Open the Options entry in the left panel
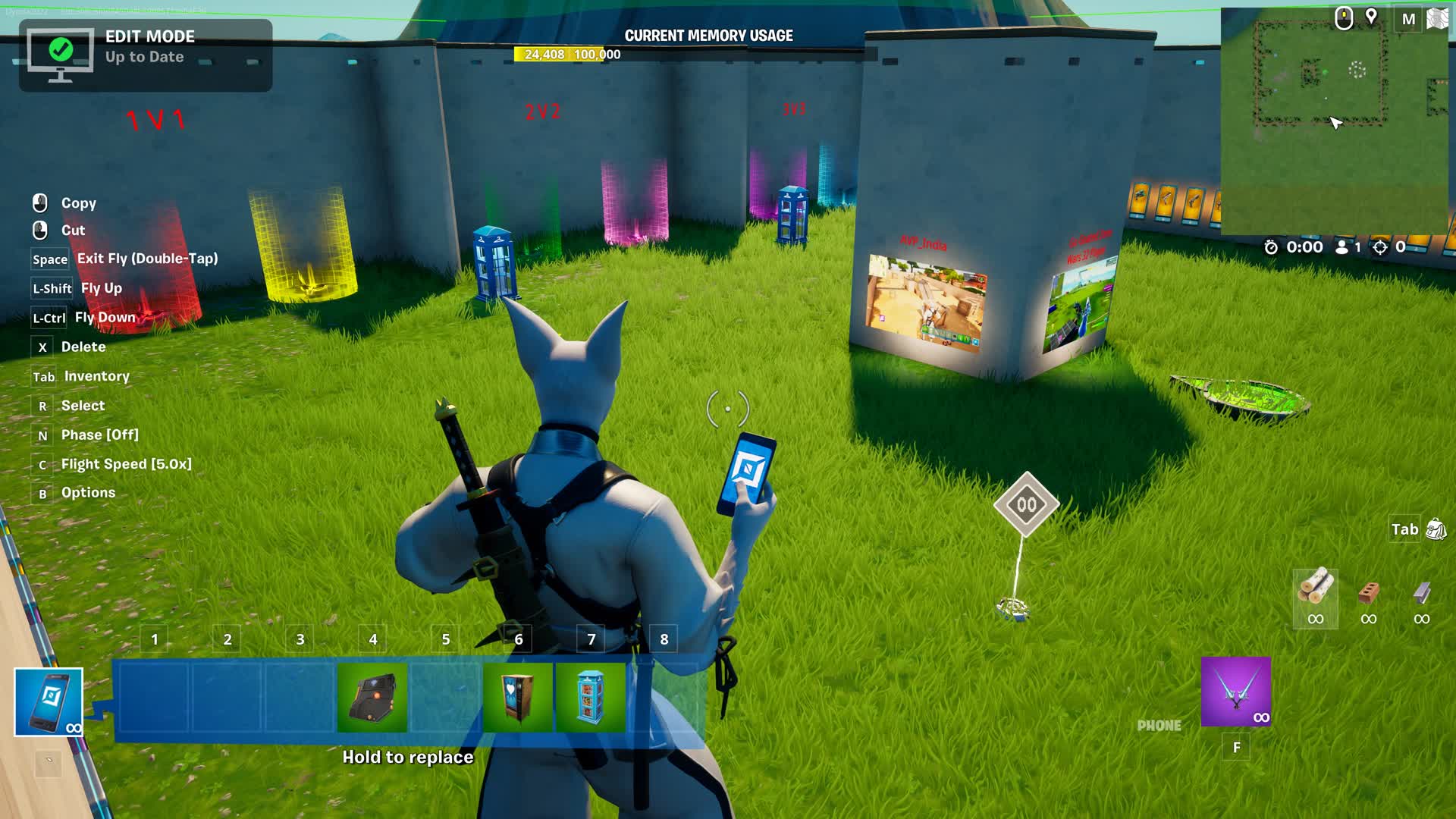Image resolution: width=1456 pixels, height=819 pixels. point(87,492)
